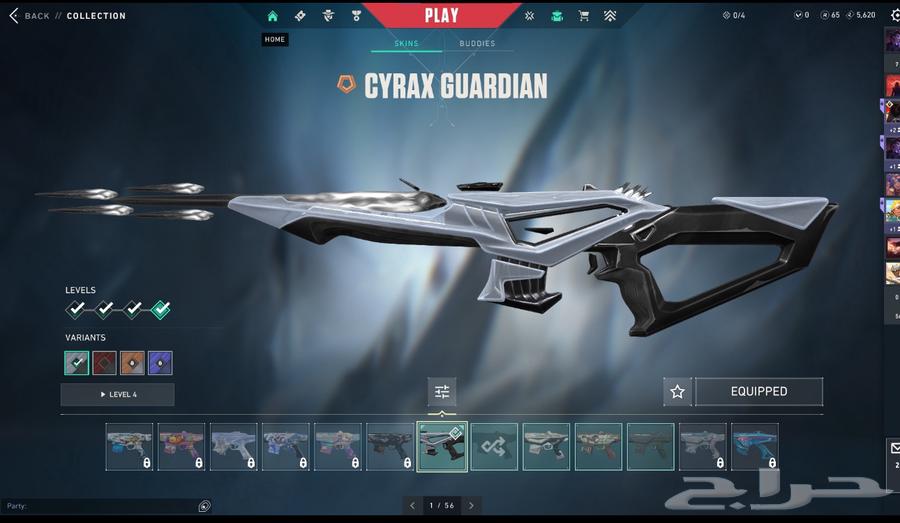The width and height of the screenshot is (900, 523).
Task: Play the Level 4 preview video
Action: tap(117, 395)
